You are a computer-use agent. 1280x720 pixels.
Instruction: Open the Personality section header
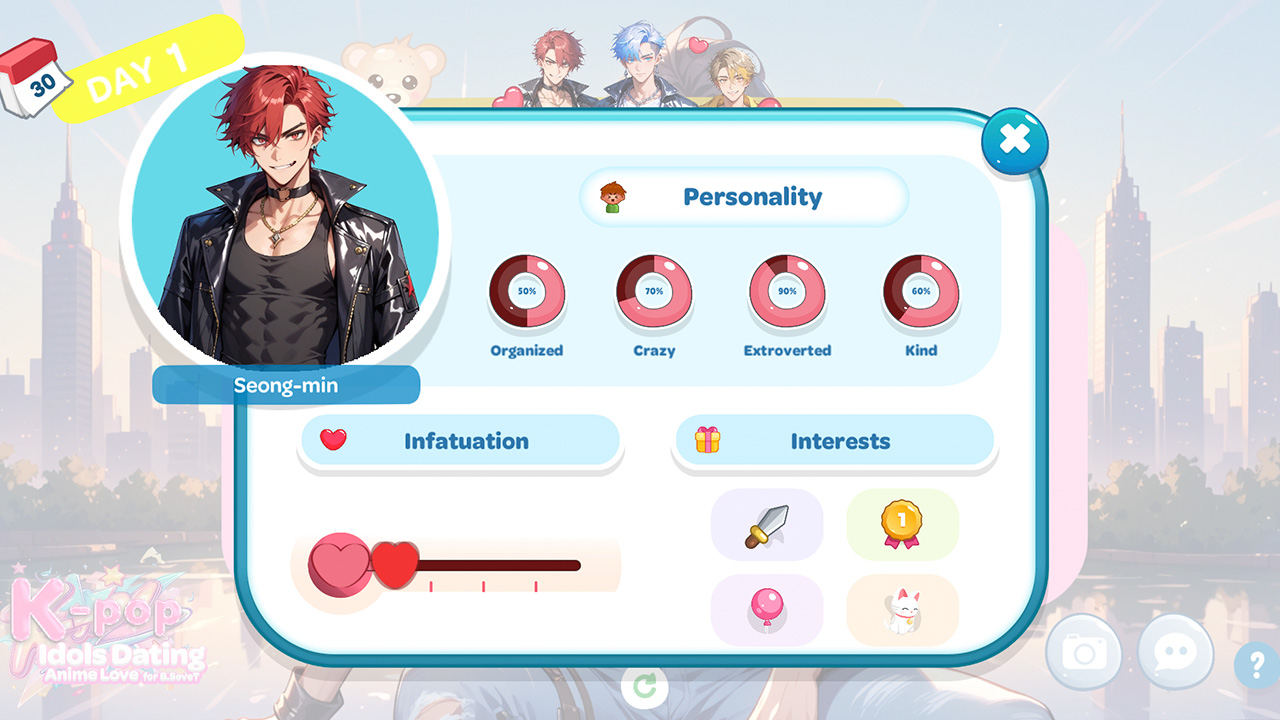coord(744,196)
